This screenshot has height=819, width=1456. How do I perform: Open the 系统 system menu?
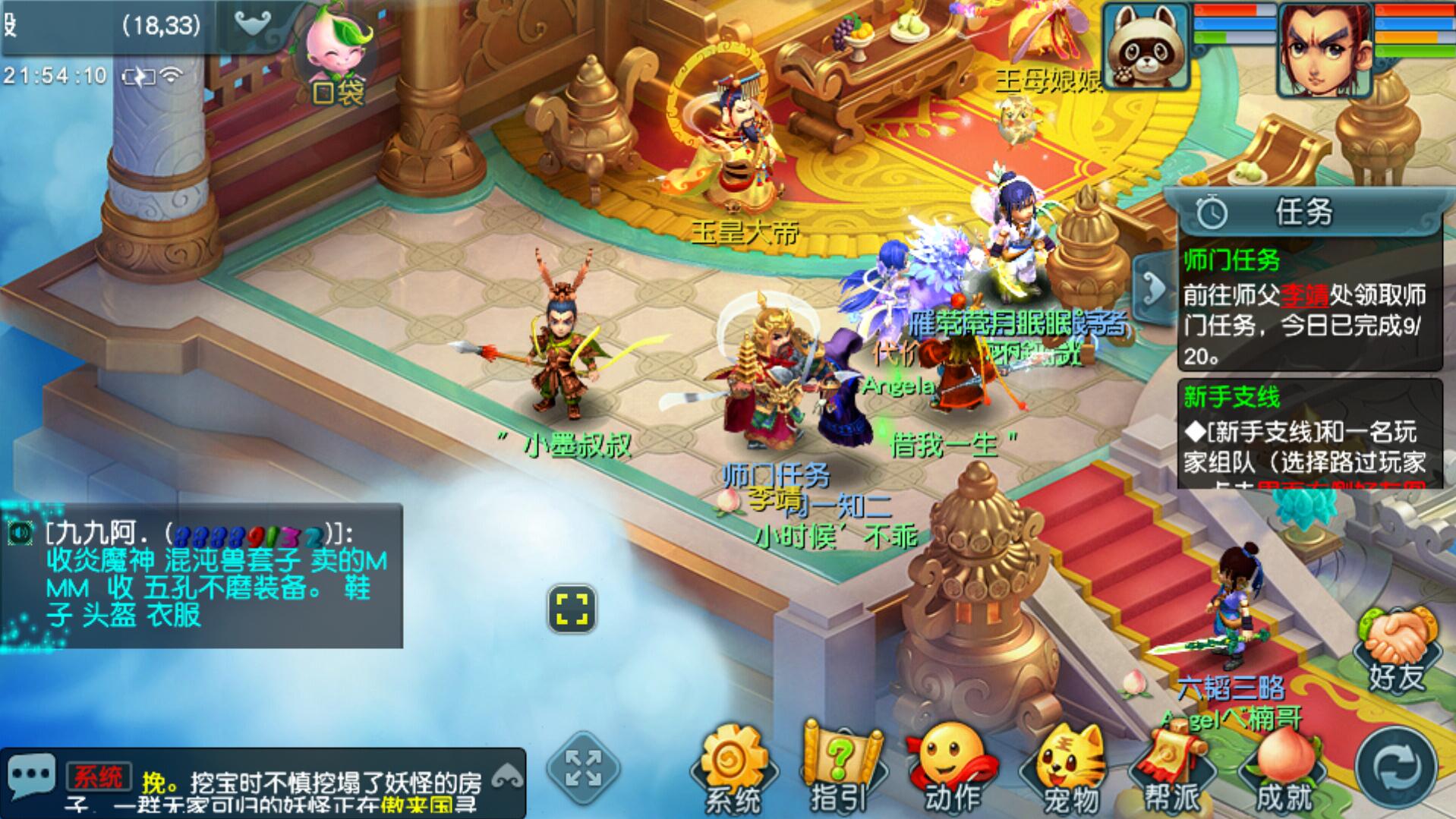click(733, 768)
